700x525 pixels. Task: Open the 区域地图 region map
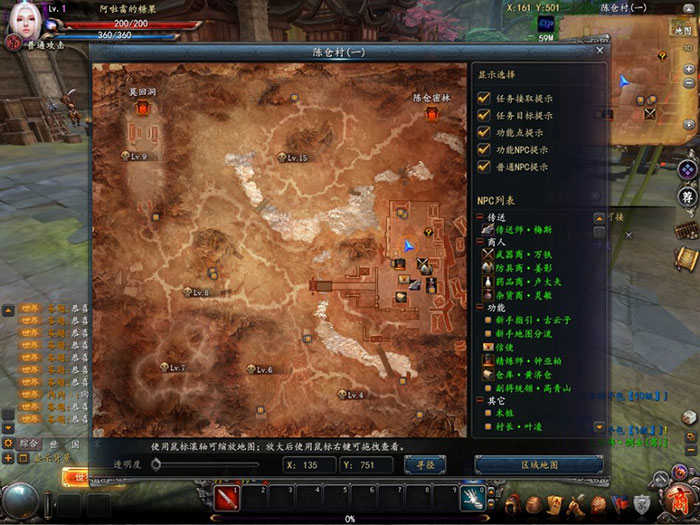(x=539, y=465)
